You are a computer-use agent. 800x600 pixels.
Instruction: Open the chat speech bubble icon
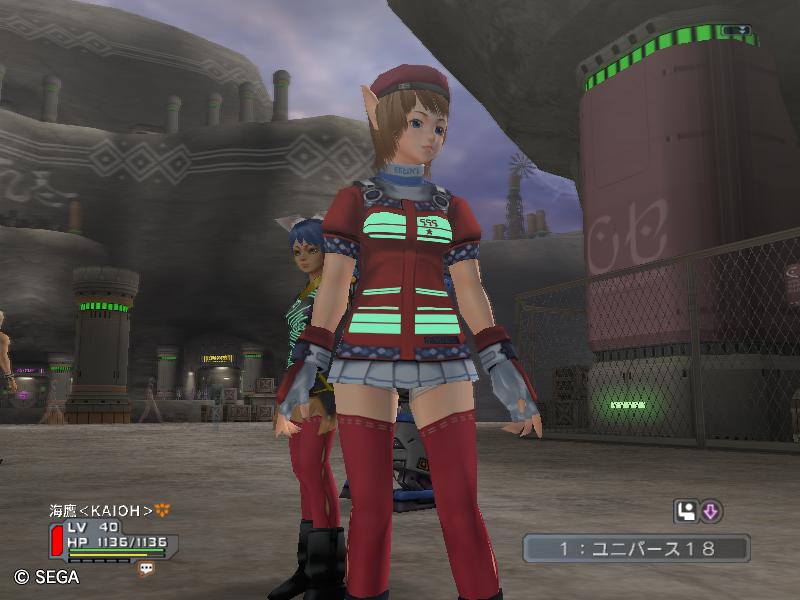(x=147, y=568)
